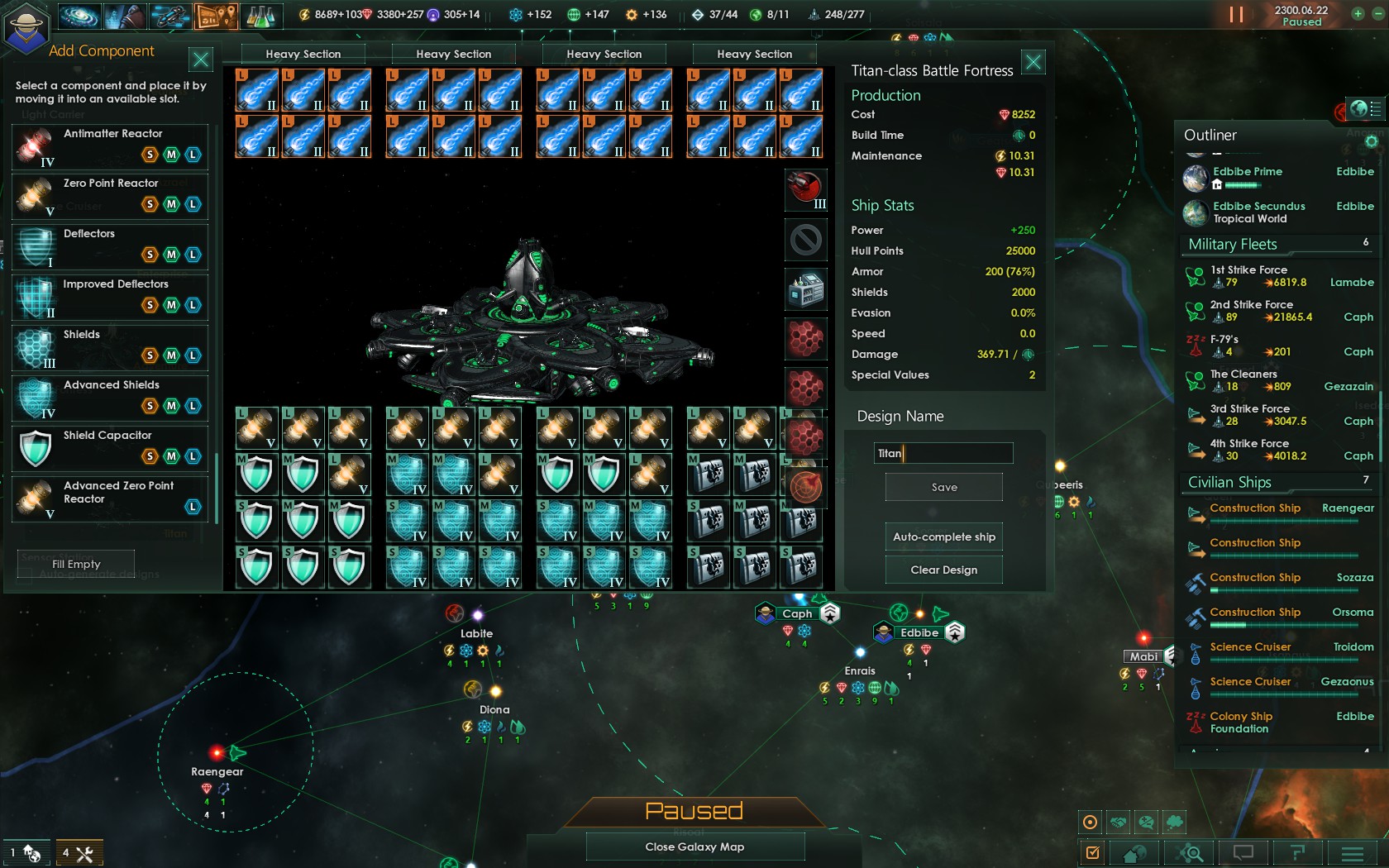Pick the Improved Deflectors component
The image size is (1389, 868).
pyautogui.click(x=110, y=296)
